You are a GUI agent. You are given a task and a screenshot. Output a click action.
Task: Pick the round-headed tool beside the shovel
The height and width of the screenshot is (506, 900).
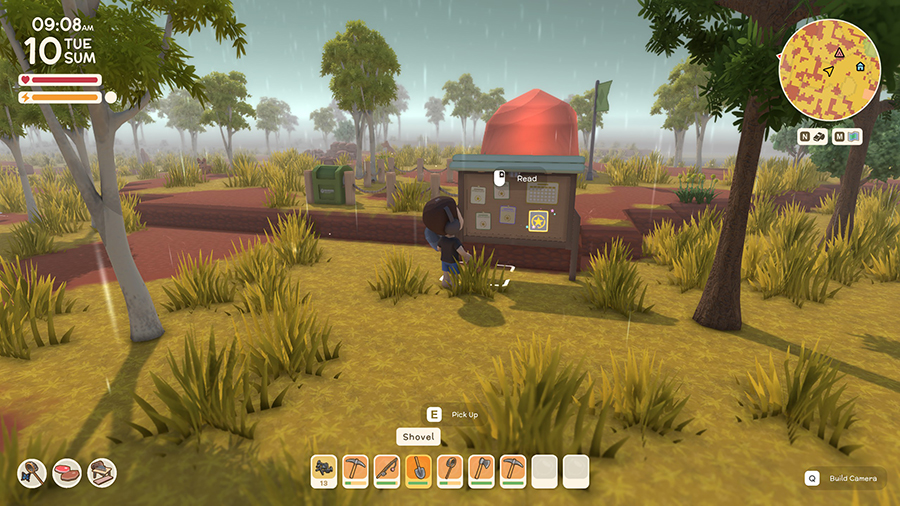450,469
